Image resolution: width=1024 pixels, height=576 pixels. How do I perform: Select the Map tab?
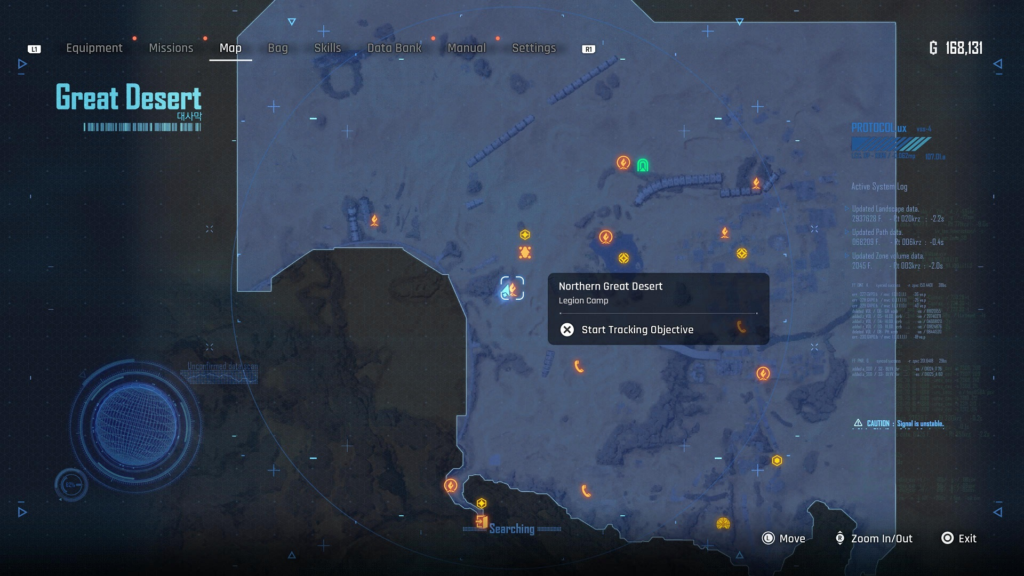[230, 48]
